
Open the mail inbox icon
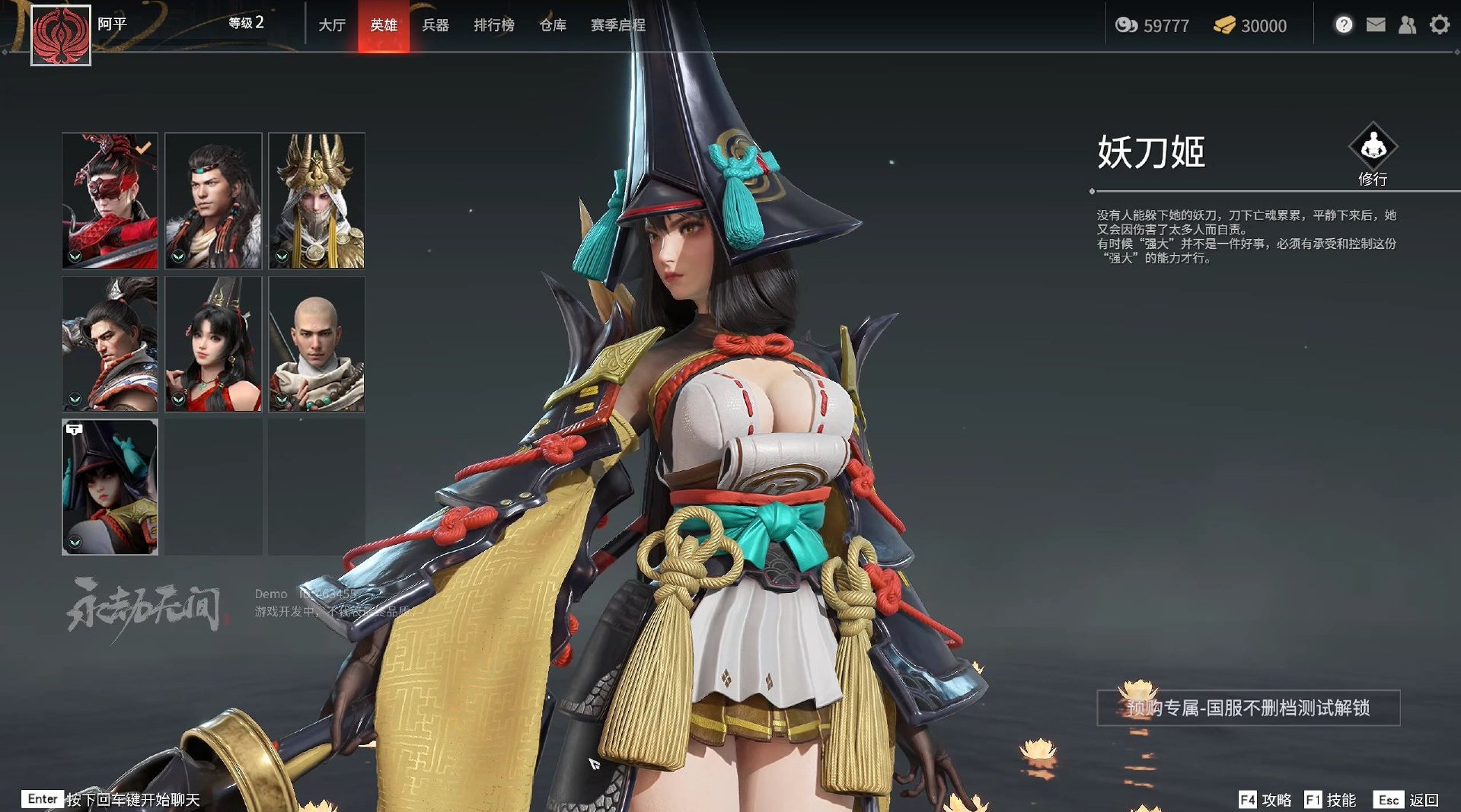coord(1374,24)
